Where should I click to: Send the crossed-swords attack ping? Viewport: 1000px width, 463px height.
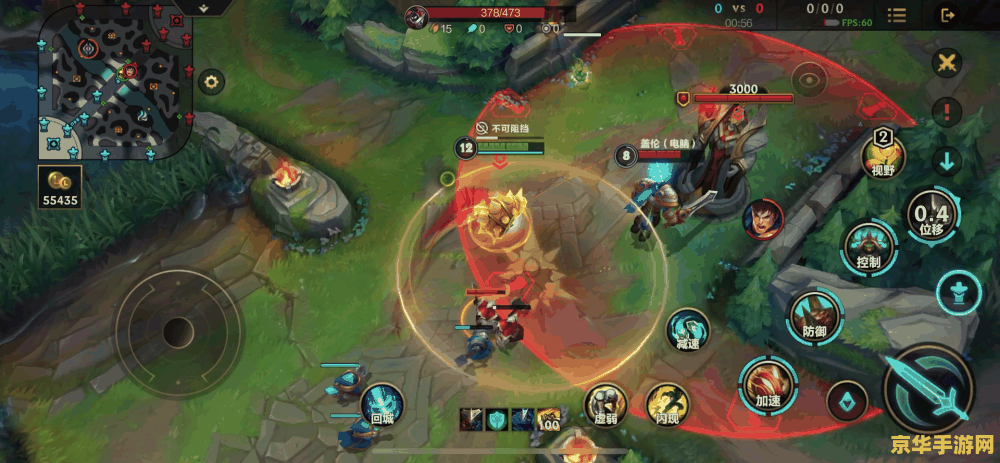(945, 63)
